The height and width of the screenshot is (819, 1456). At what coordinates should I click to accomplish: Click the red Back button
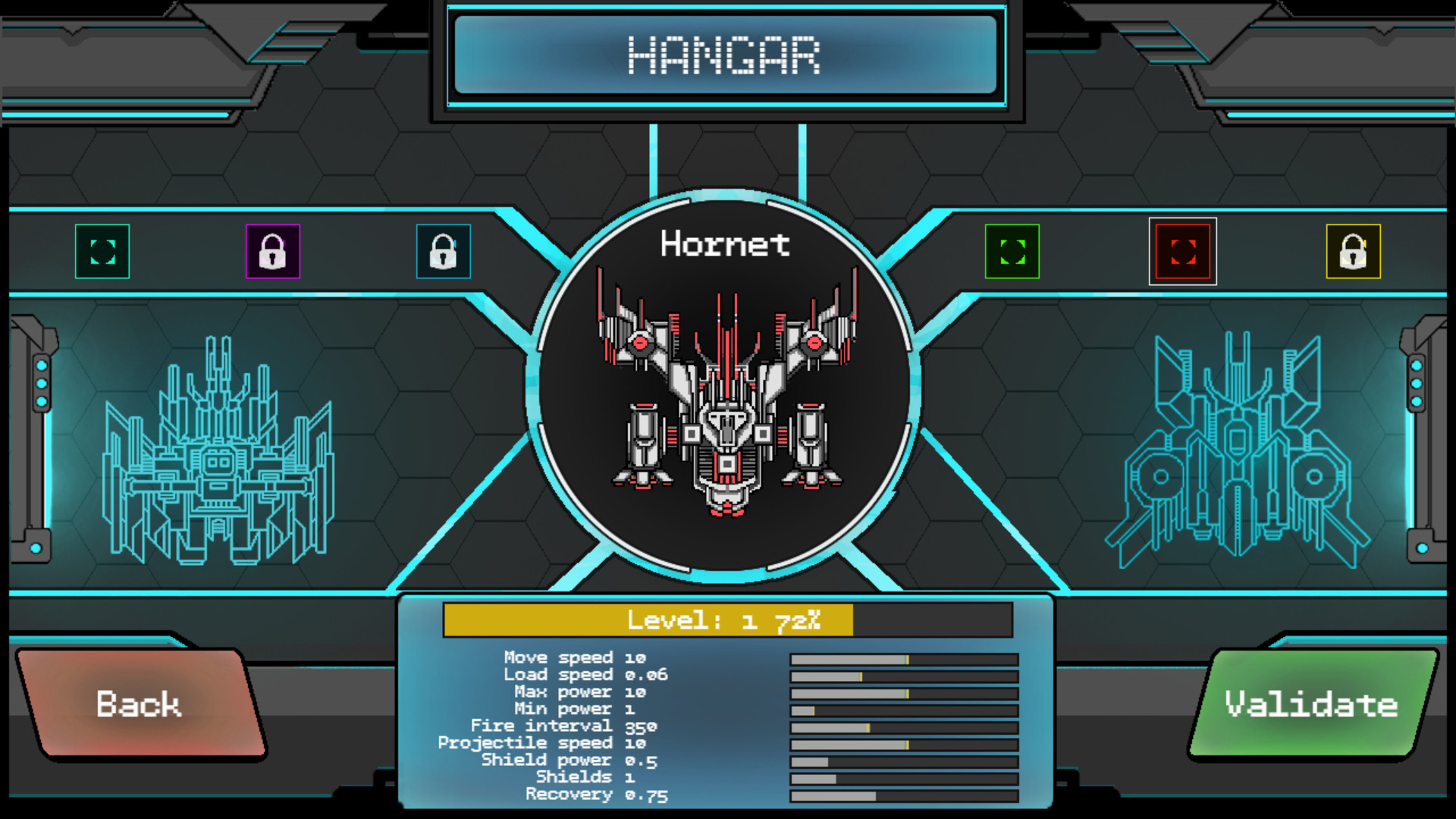(x=140, y=704)
